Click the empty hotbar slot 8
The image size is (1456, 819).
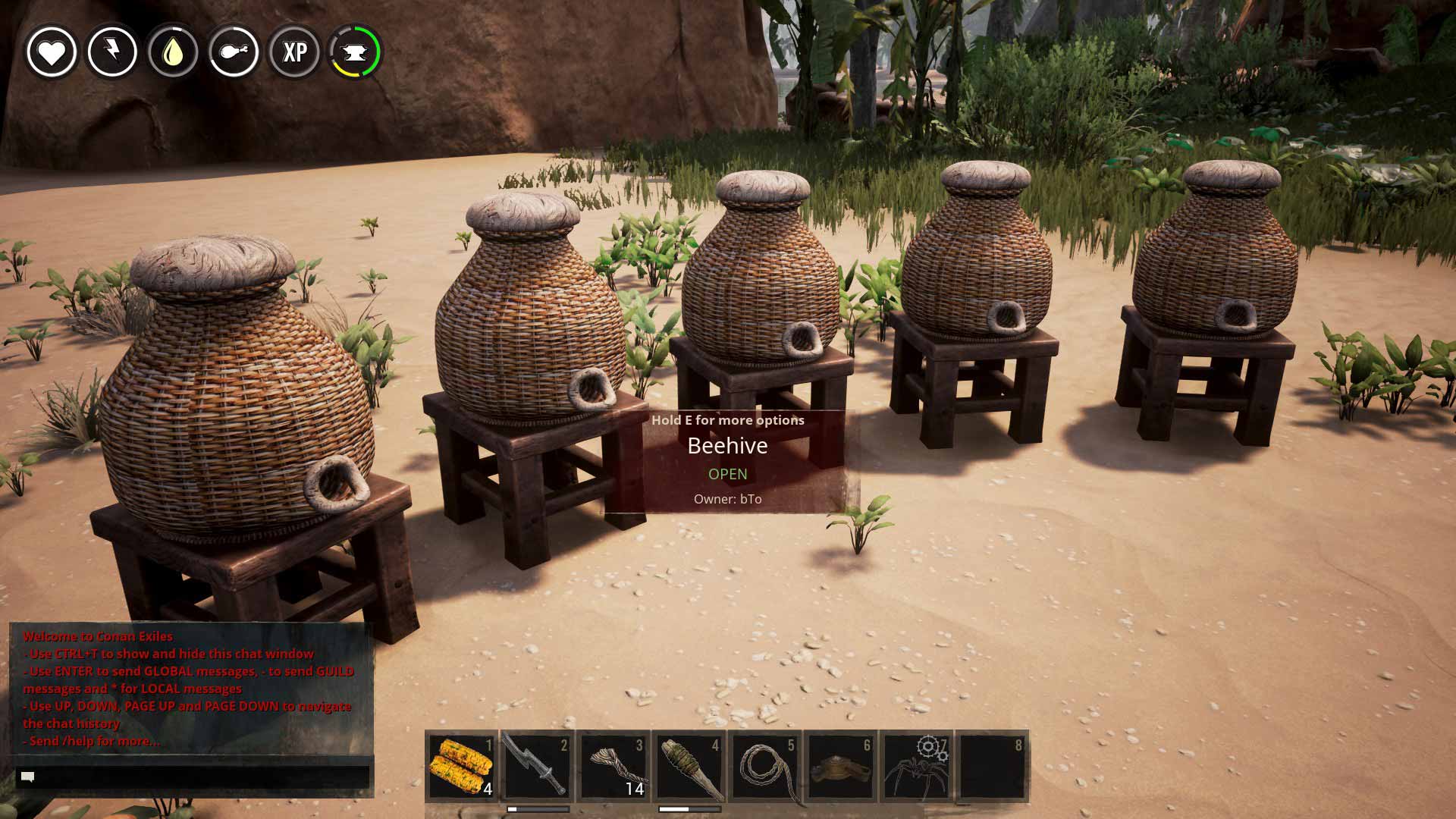coord(992,767)
